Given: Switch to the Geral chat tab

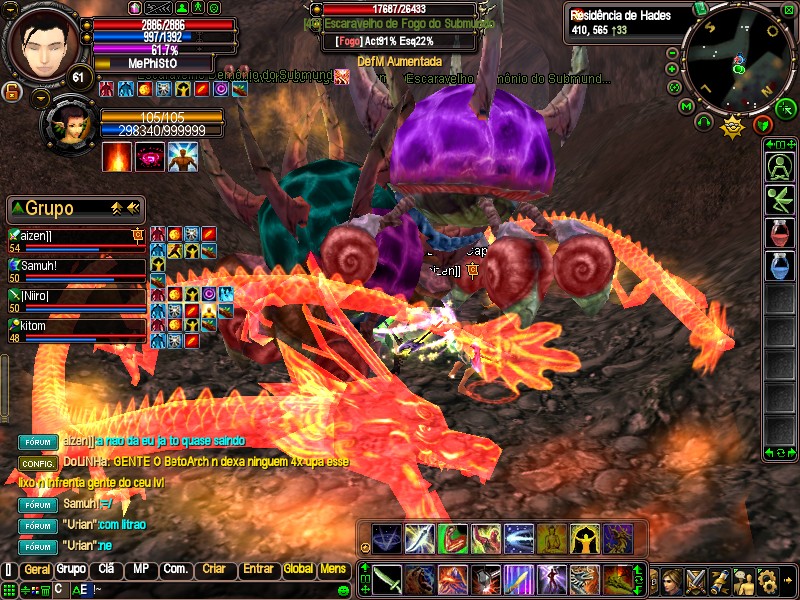Looking at the screenshot, I should pyautogui.click(x=36, y=569).
